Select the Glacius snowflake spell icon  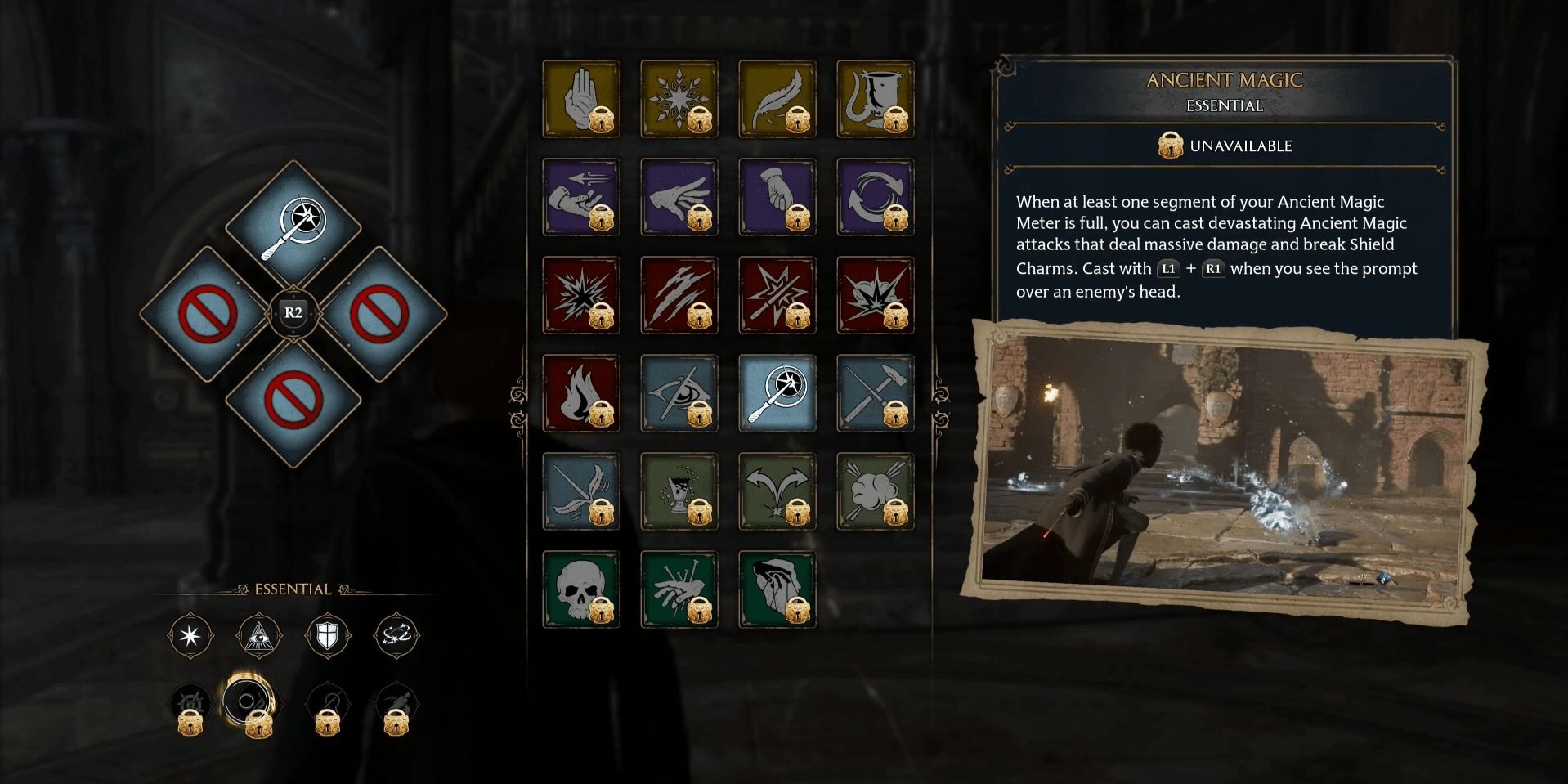pos(679,98)
